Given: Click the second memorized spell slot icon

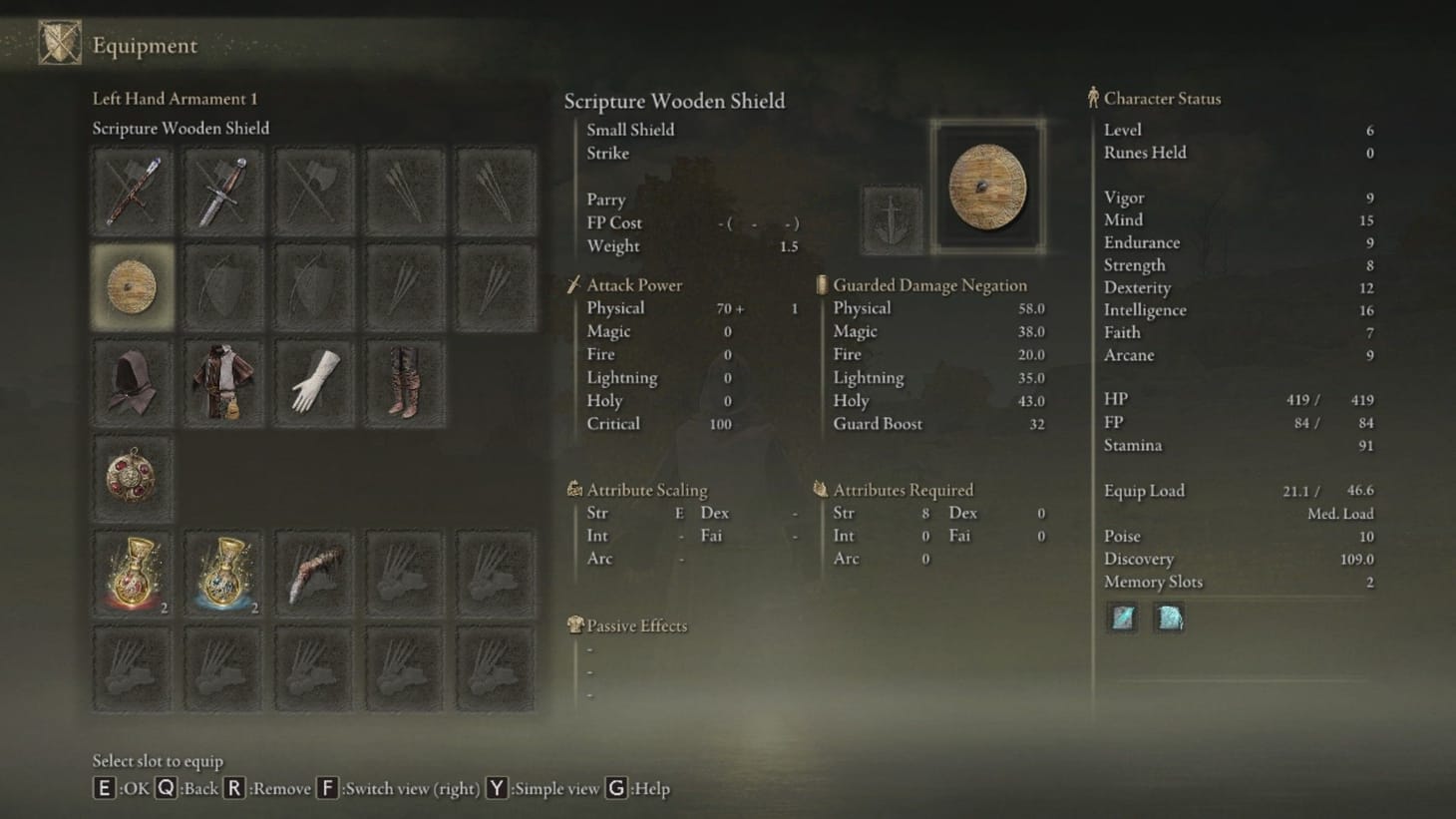Looking at the screenshot, I should (x=1169, y=617).
